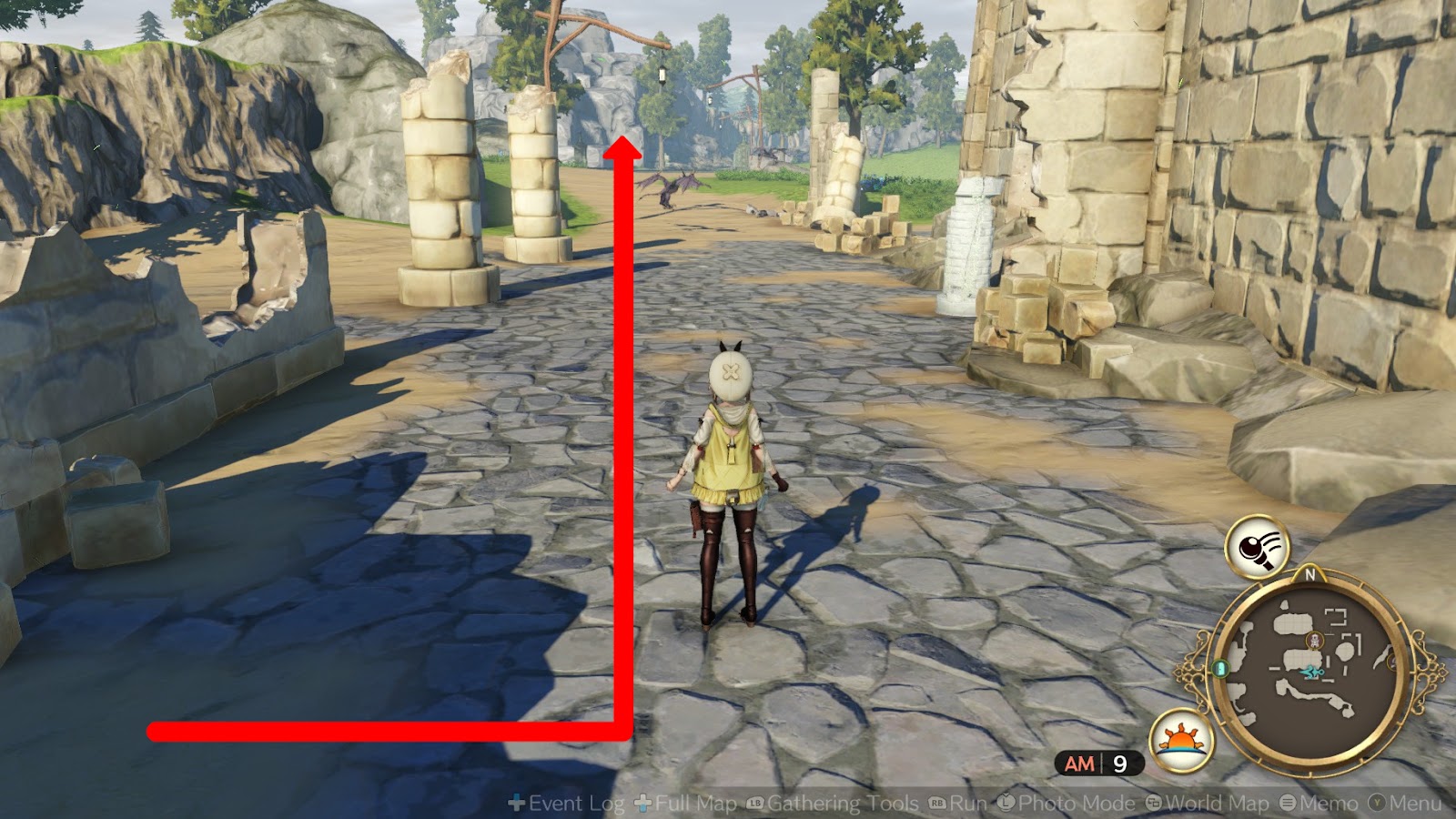Click the N compass marker atop the minimap
1456x819 pixels.
pos(1309,574)
